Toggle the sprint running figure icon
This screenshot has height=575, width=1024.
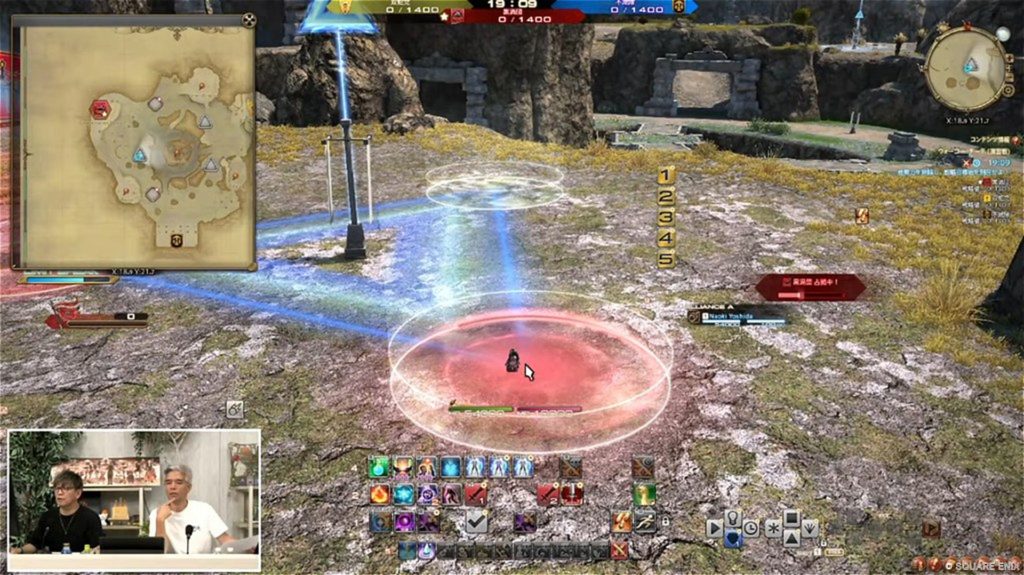644,521
